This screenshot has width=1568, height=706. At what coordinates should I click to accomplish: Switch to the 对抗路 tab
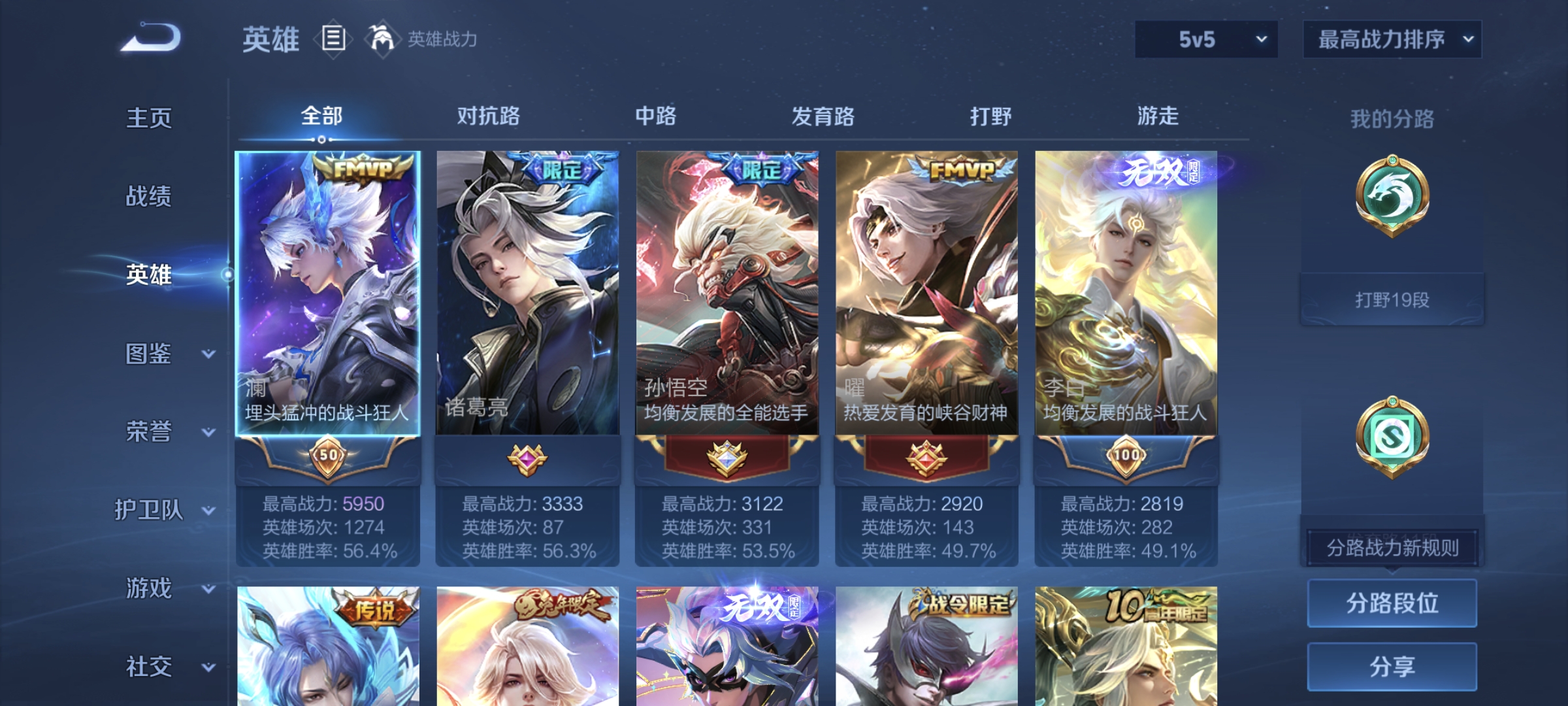click(489, 116)
